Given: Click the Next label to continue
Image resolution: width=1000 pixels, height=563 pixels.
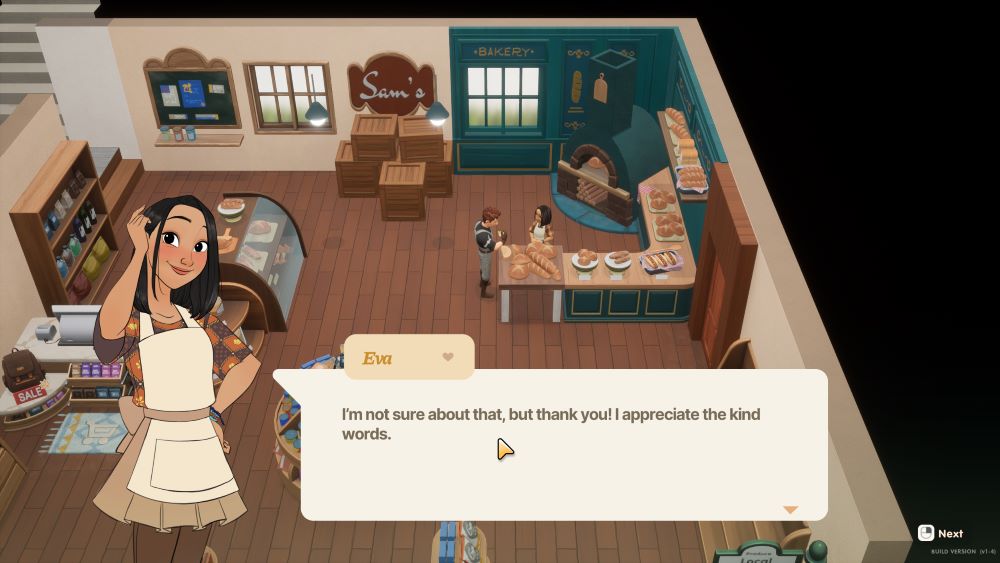Looking at the screenshot, I should [x=950, y=534].
